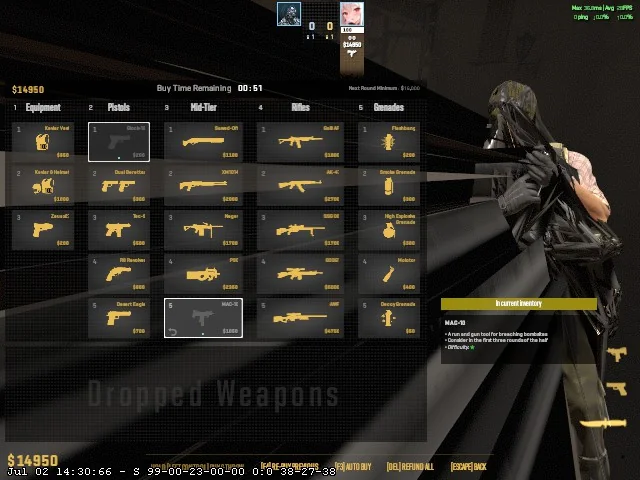This screenshot has height=480, width=640.
Task: Refund the MAC-10 in inventory
Action: point(203,318)
